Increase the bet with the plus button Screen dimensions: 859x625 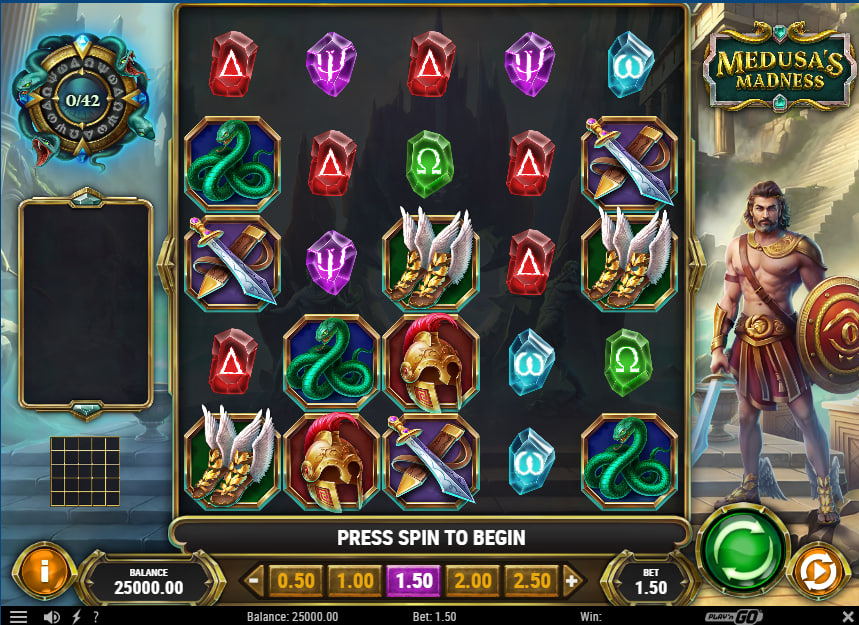click(572, 580)
